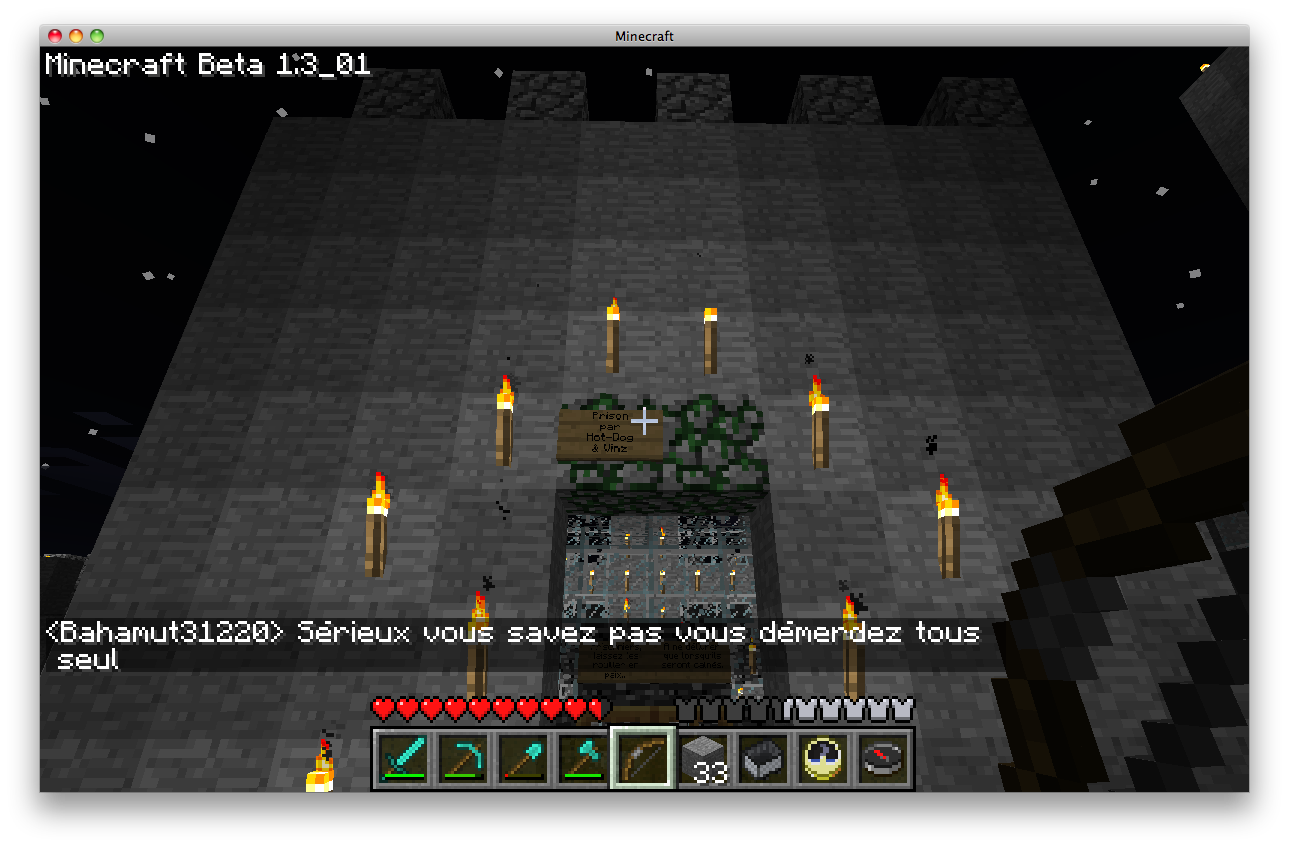Select the clock item slot
This screenshot has width=1289, height=847.
click(823, 757)
